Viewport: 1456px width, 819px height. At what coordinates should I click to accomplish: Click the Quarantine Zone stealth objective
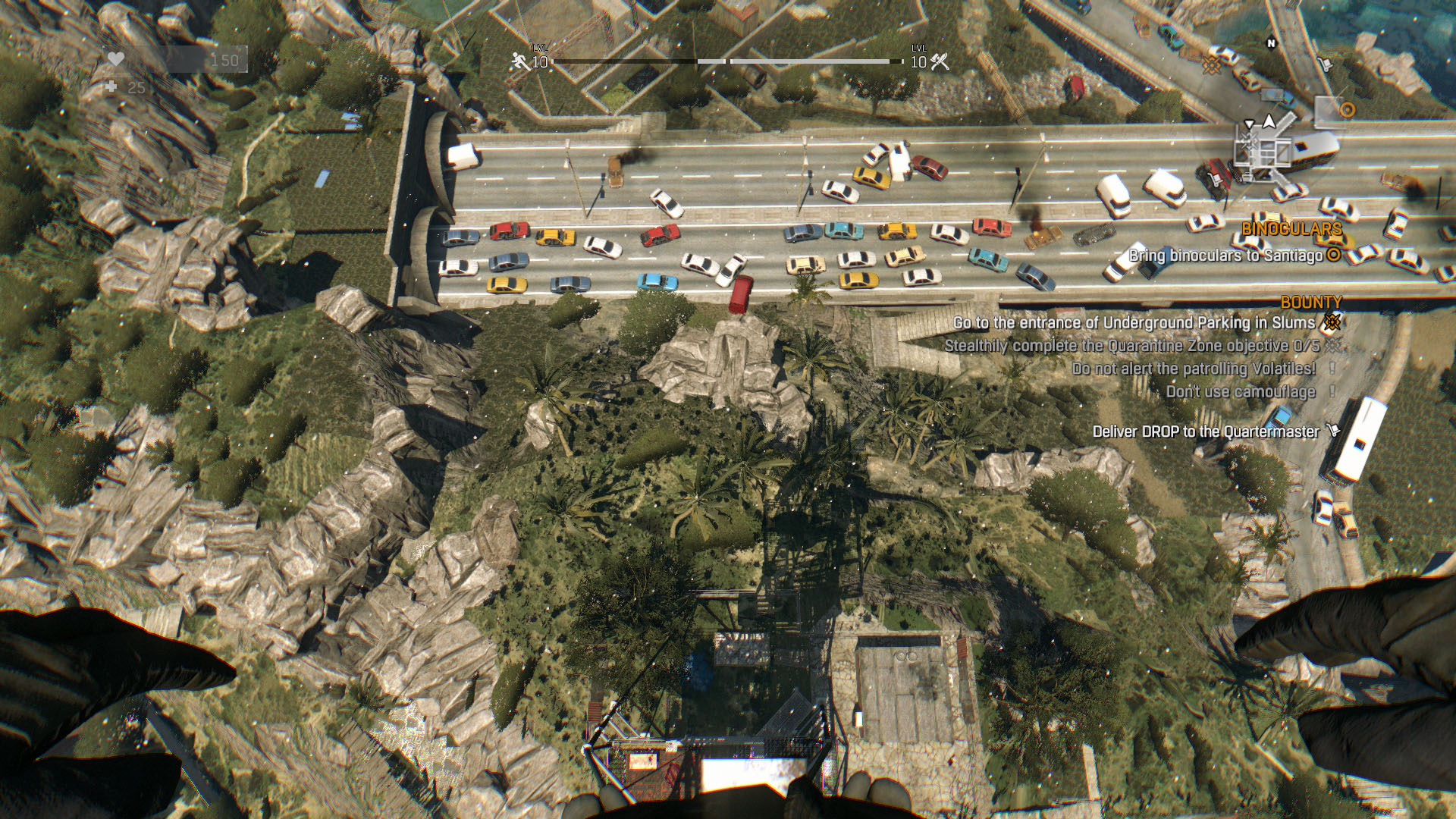click(1131, 346)
